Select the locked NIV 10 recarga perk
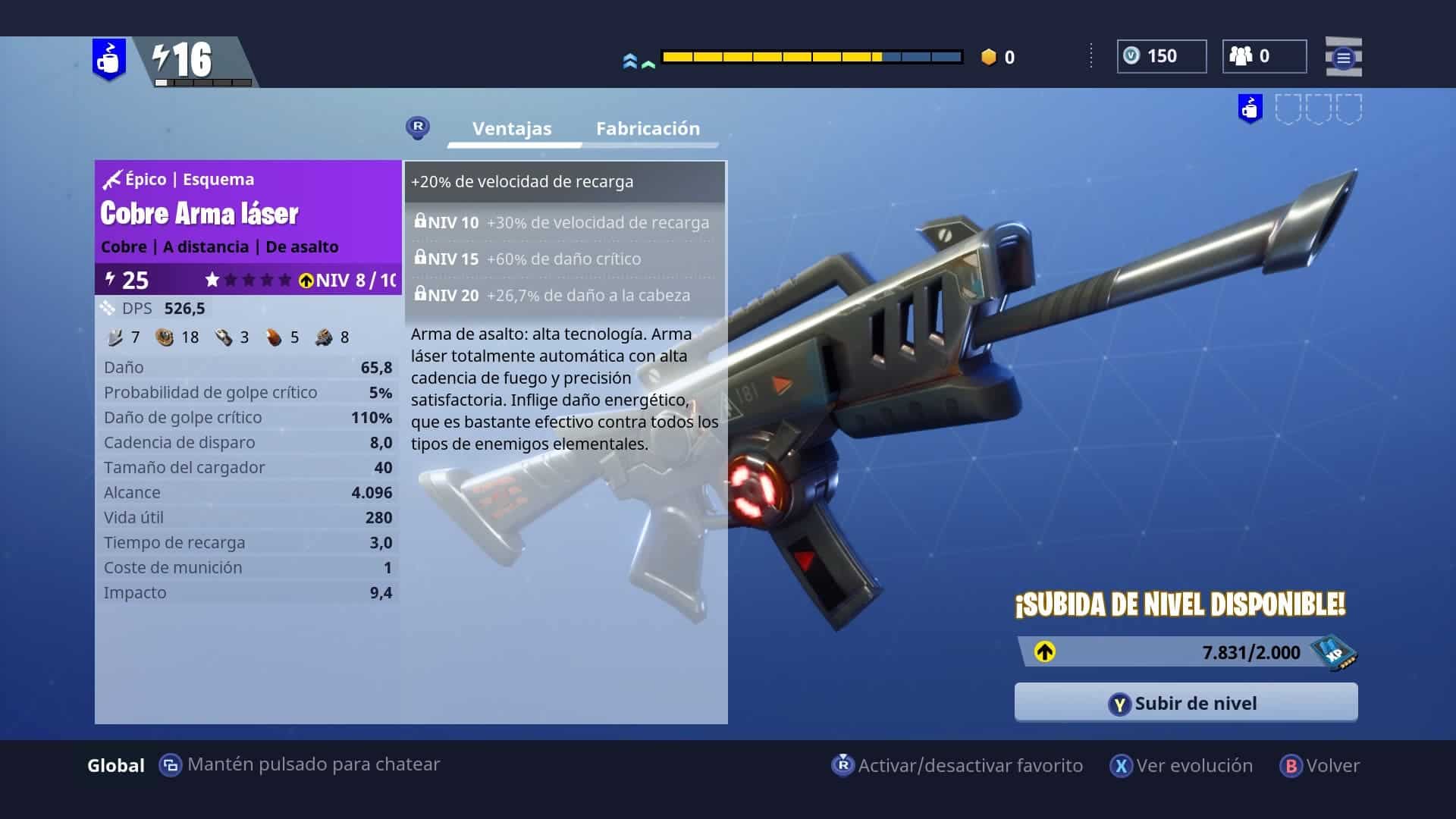 564,223
